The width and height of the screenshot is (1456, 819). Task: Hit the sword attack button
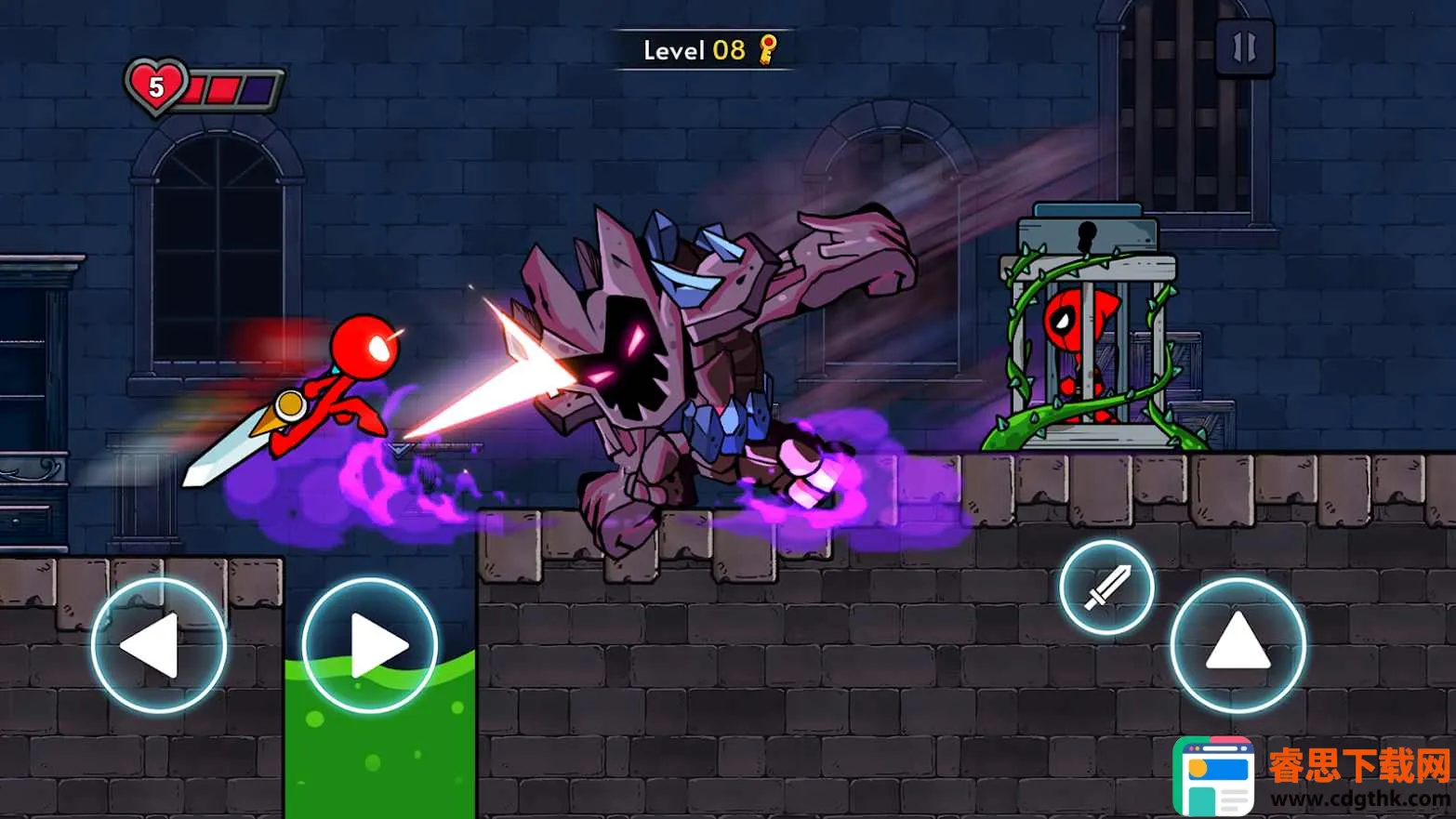pyautogui.click(x=1106, y=588)
